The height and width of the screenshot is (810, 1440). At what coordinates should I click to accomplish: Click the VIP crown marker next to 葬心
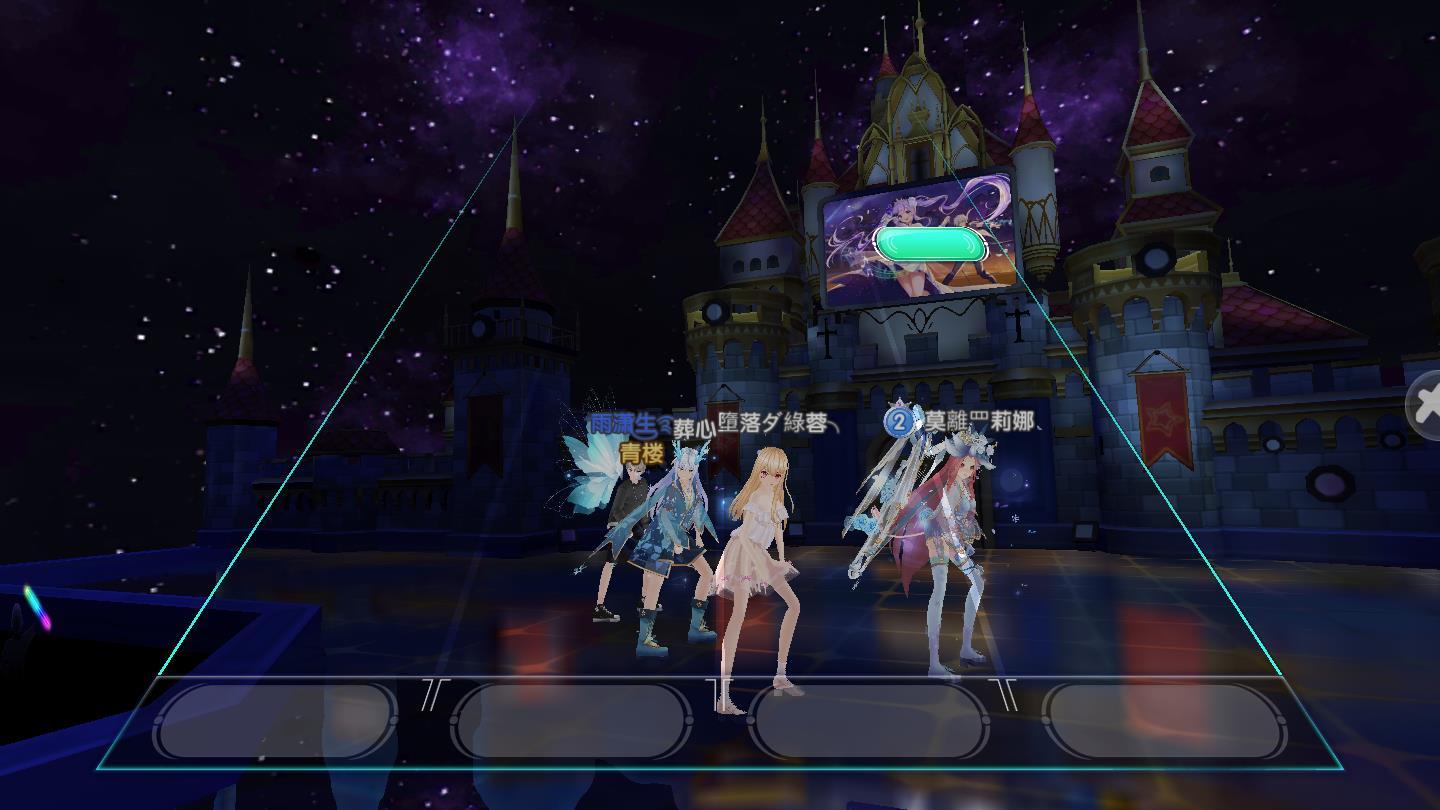[663, 424]
